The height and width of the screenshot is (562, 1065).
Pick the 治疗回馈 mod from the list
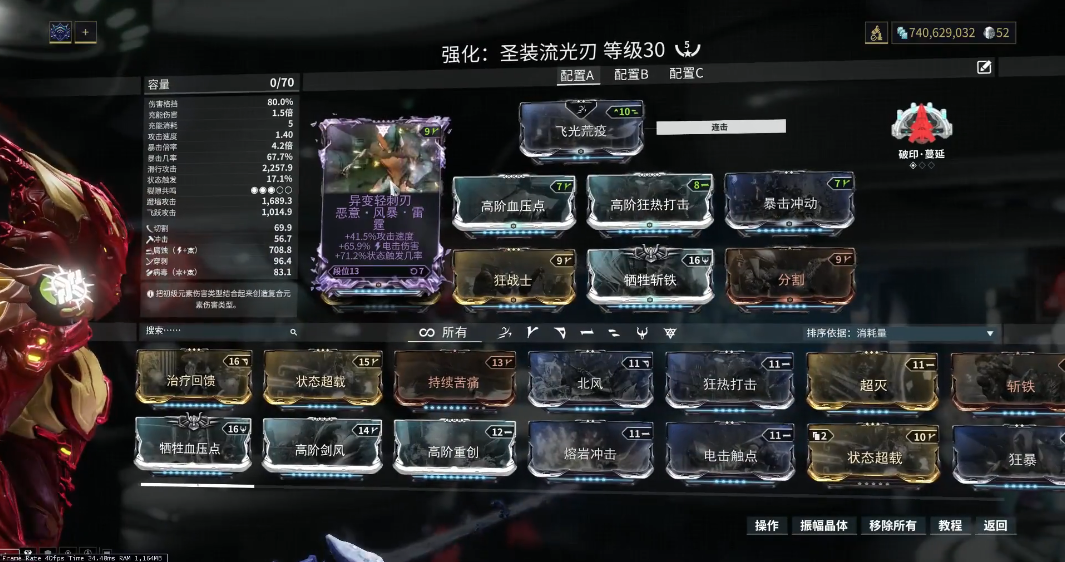pyautogui.click(x=195, y=380)
